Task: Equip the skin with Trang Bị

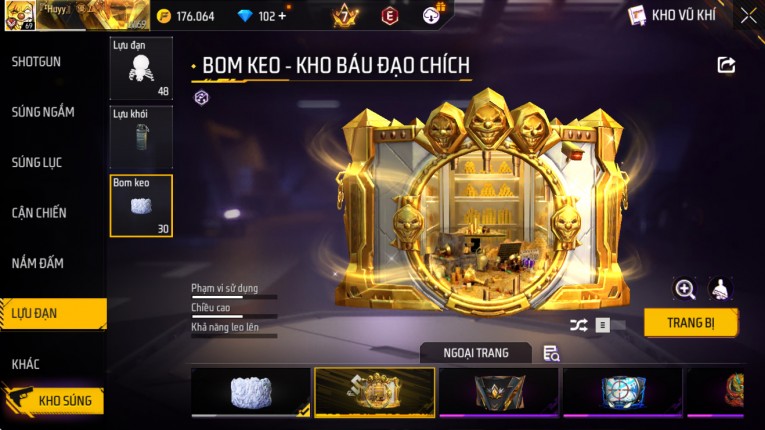Action: [x=691, y=323]
